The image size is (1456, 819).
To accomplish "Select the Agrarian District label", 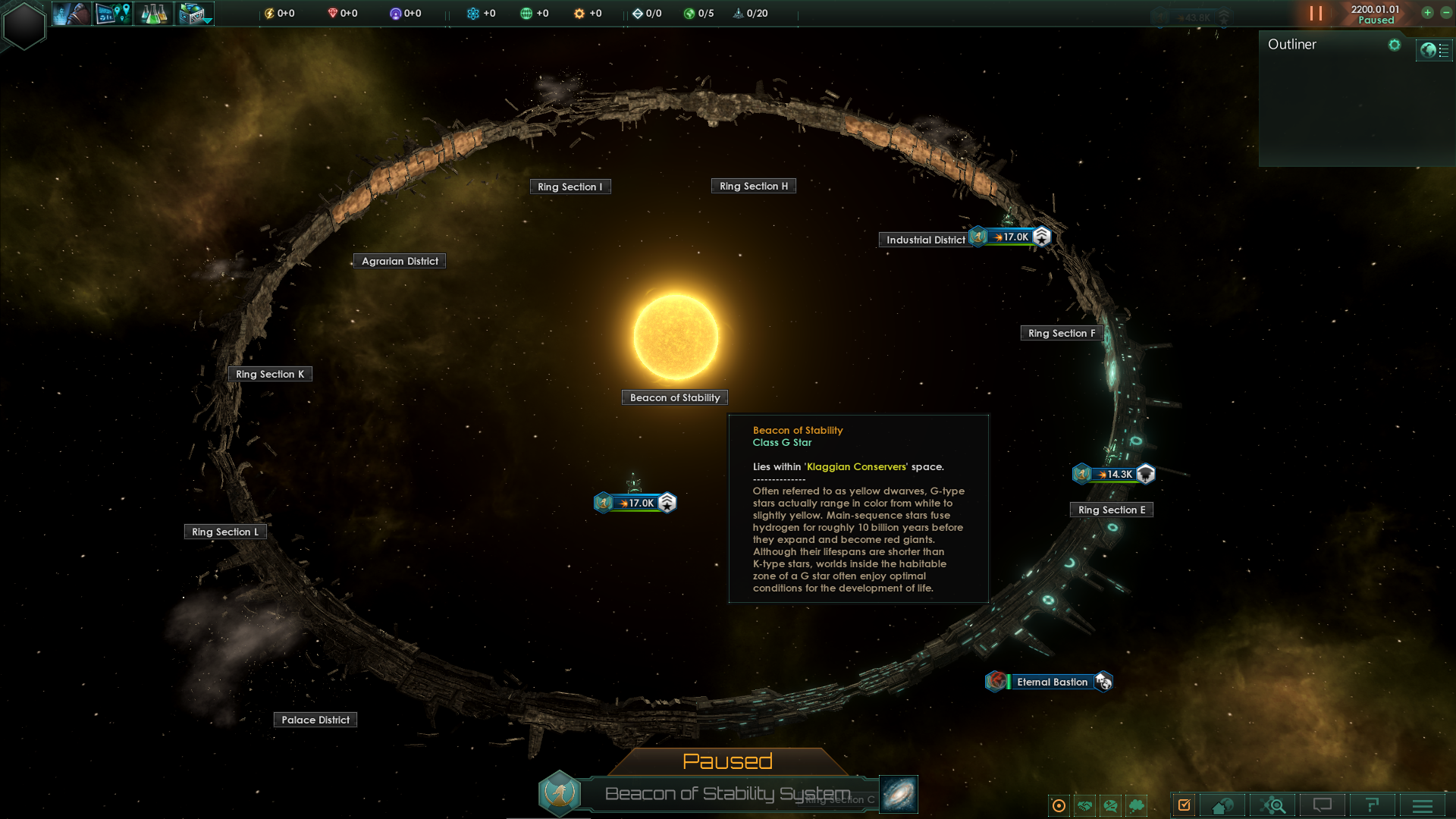I will (x=400, y=261).
